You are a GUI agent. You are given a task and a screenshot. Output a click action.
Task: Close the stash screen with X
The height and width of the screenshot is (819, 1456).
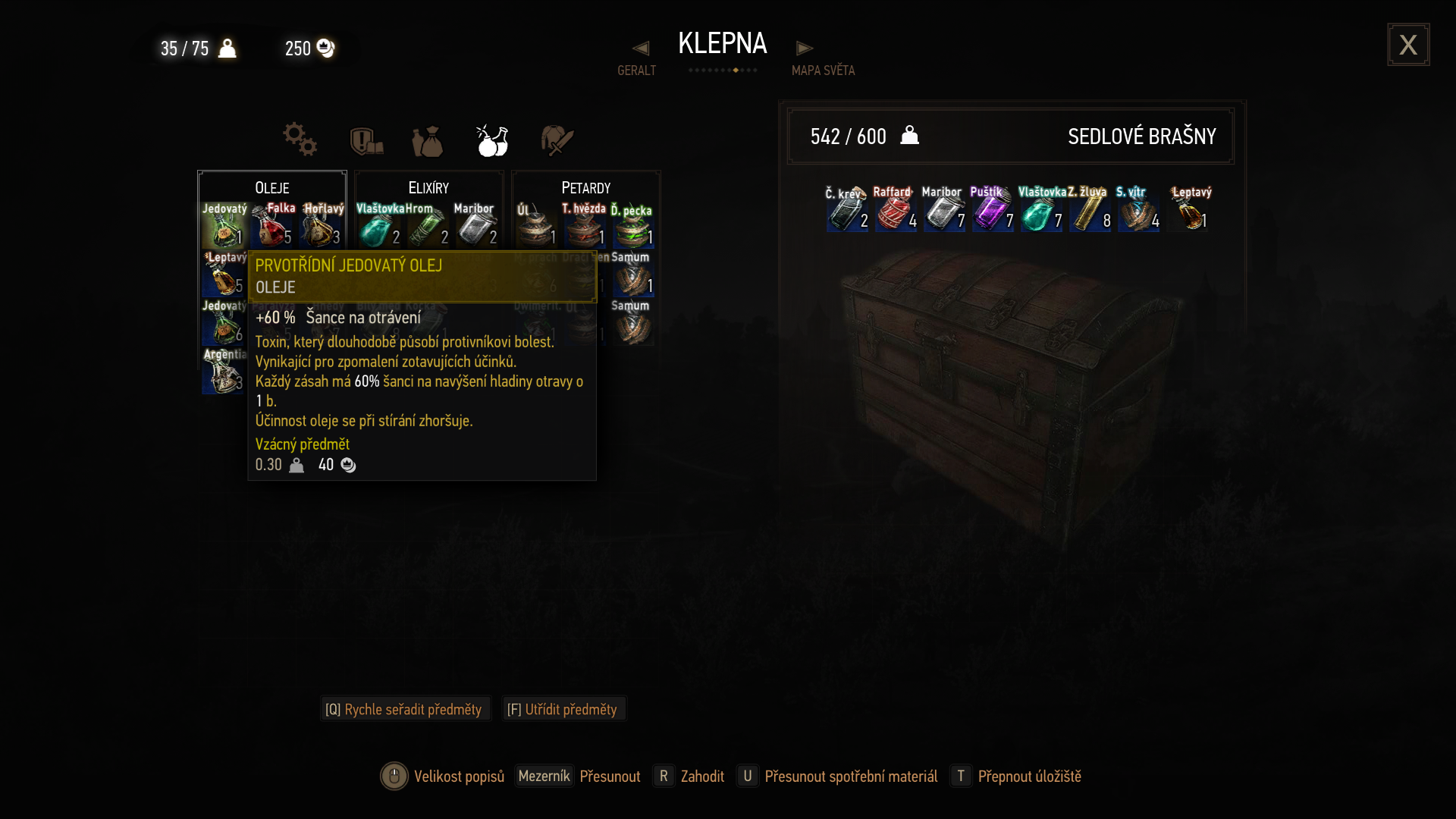1408,45
